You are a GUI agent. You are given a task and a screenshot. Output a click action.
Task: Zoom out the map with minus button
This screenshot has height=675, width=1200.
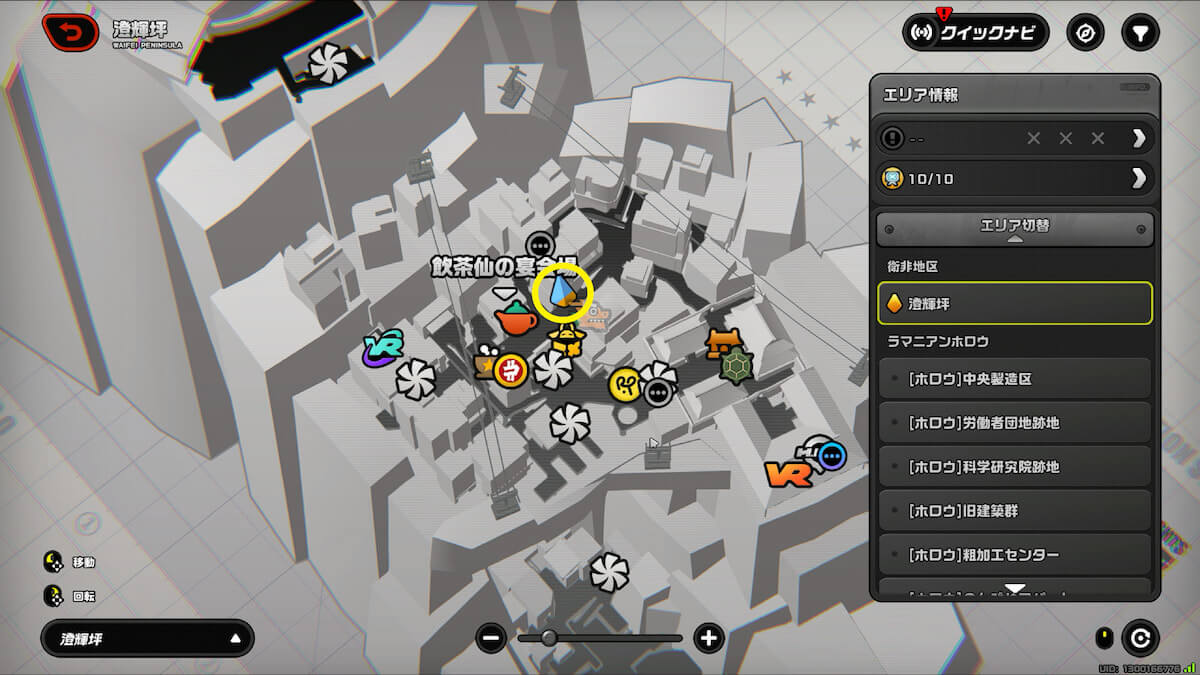click(x=490, y=638)
